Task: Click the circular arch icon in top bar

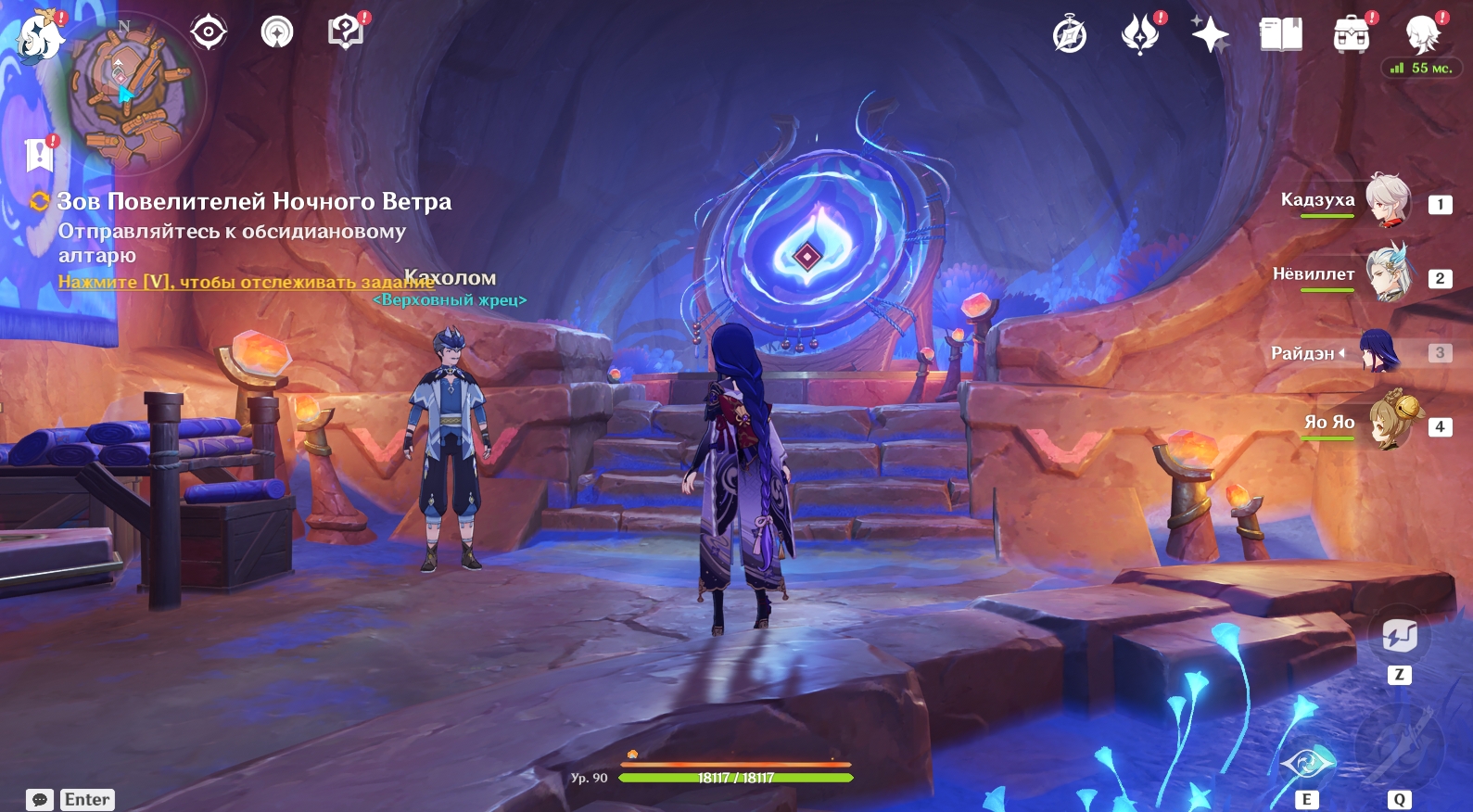Action: [276, 33]
